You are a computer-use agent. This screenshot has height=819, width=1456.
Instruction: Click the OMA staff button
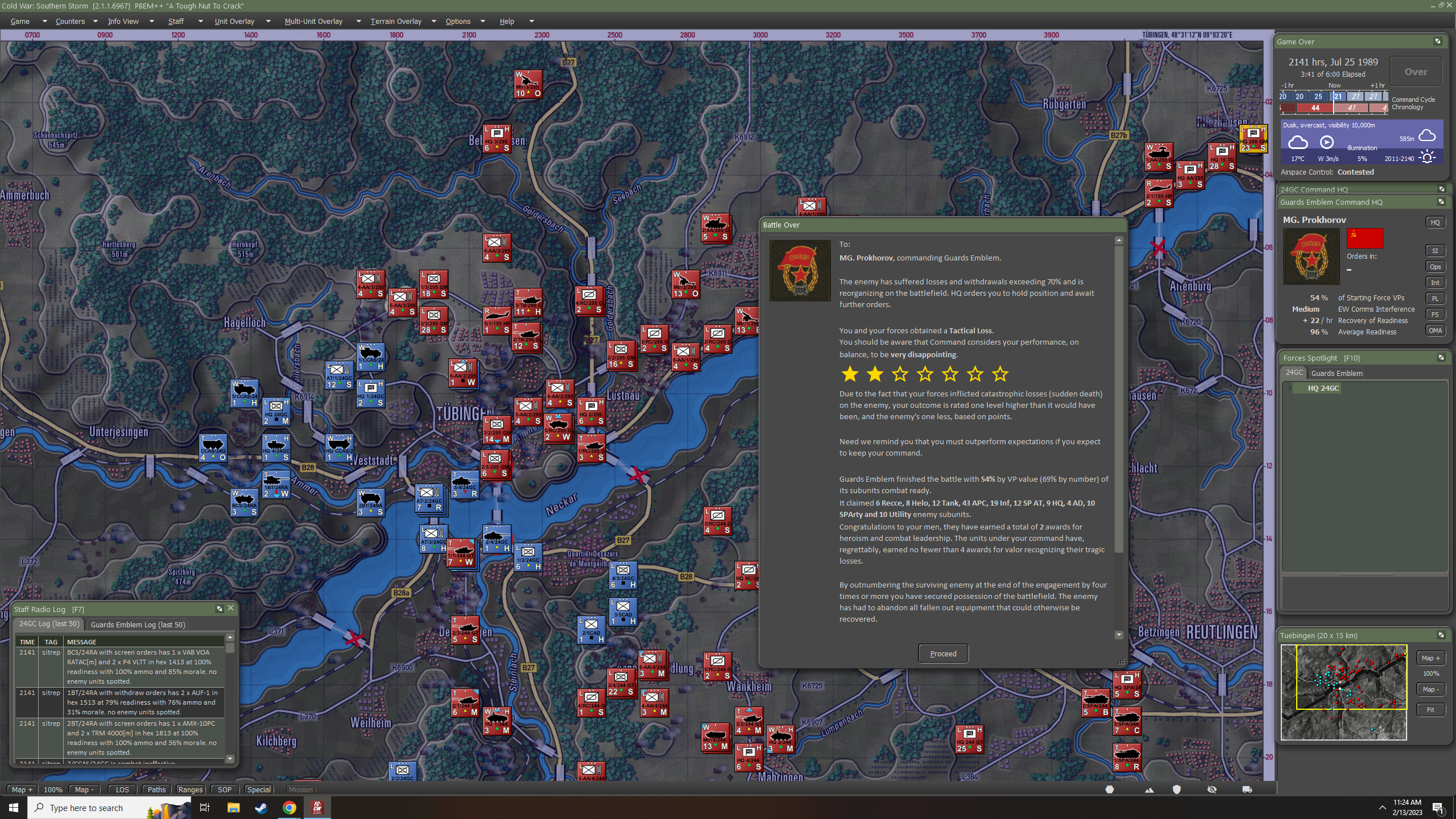tap(1436, 330)
